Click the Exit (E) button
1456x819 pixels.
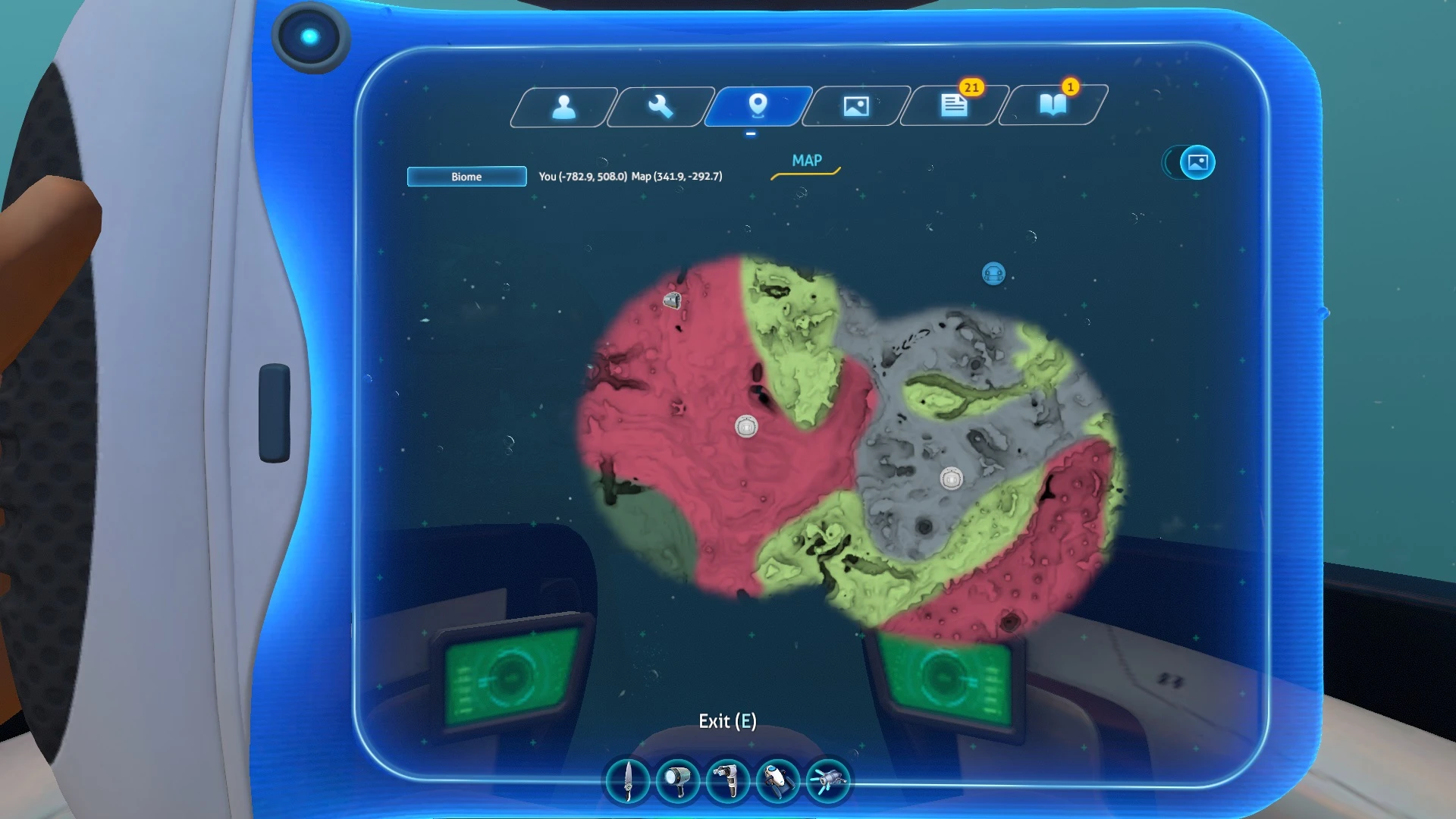[726, 720]
